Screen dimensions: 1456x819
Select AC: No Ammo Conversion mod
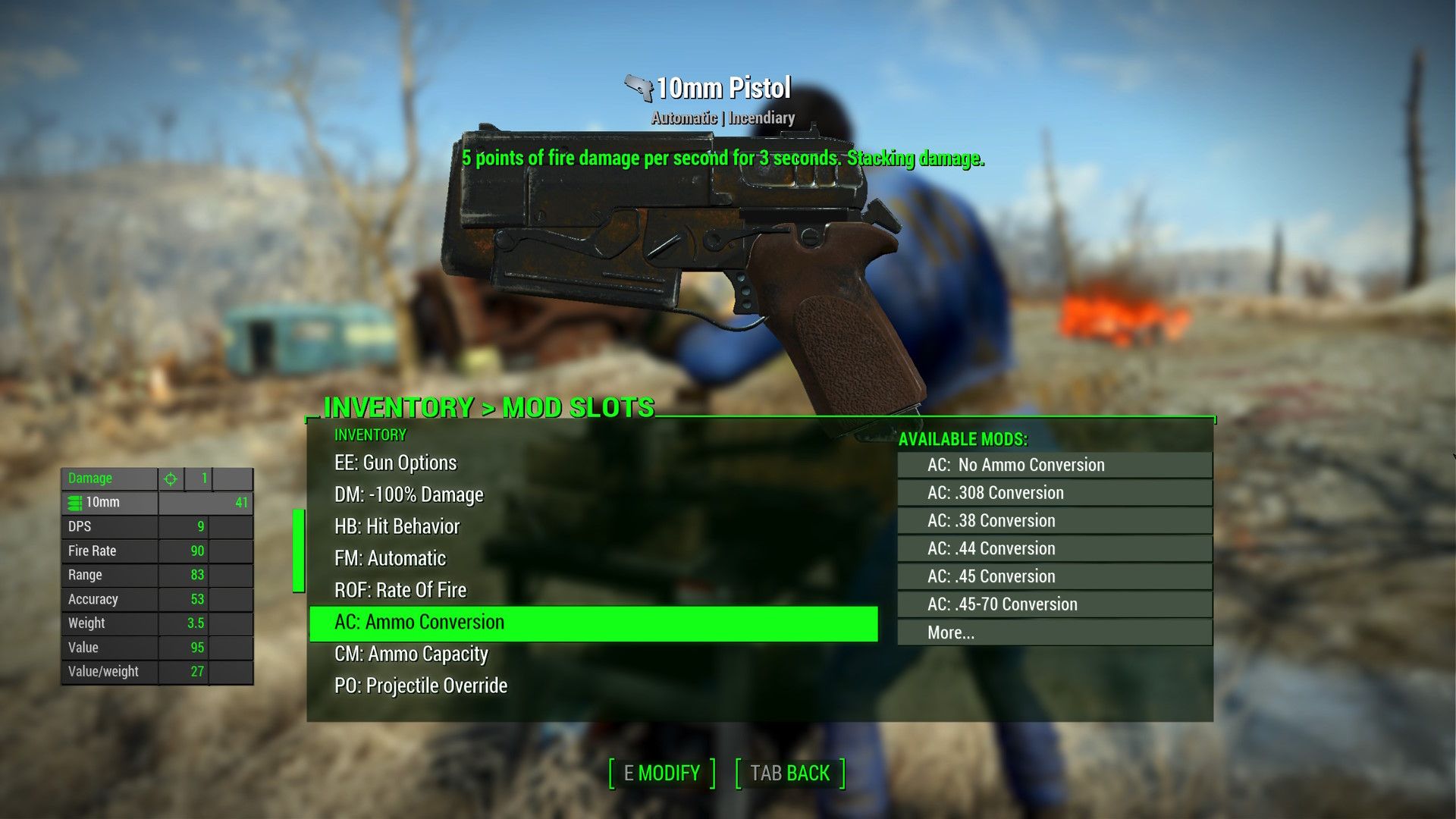point(1053,464)
